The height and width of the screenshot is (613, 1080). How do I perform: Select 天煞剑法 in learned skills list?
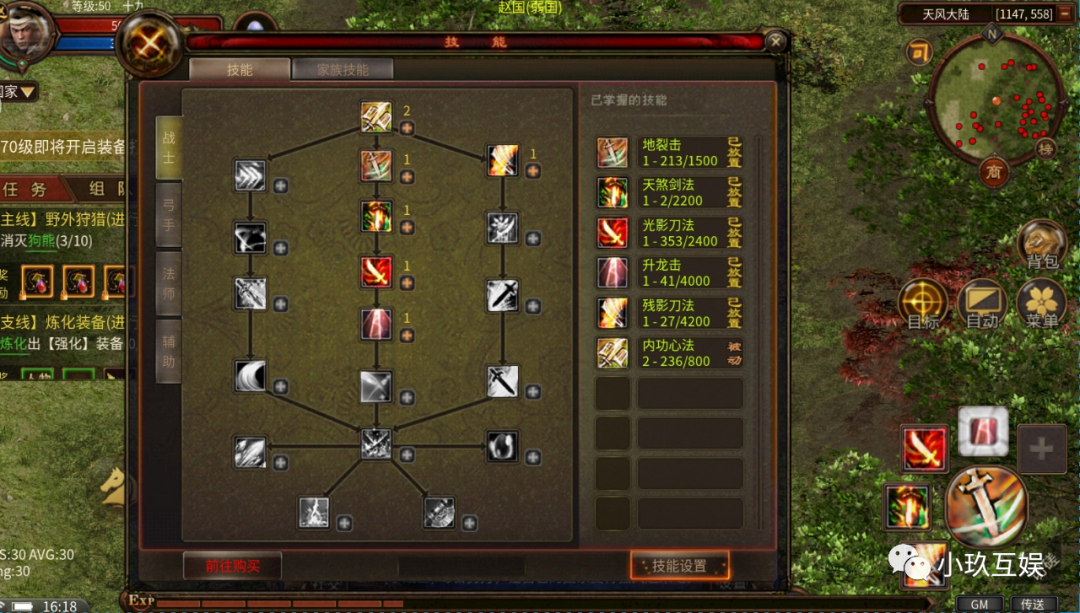(x=670, y=193)
